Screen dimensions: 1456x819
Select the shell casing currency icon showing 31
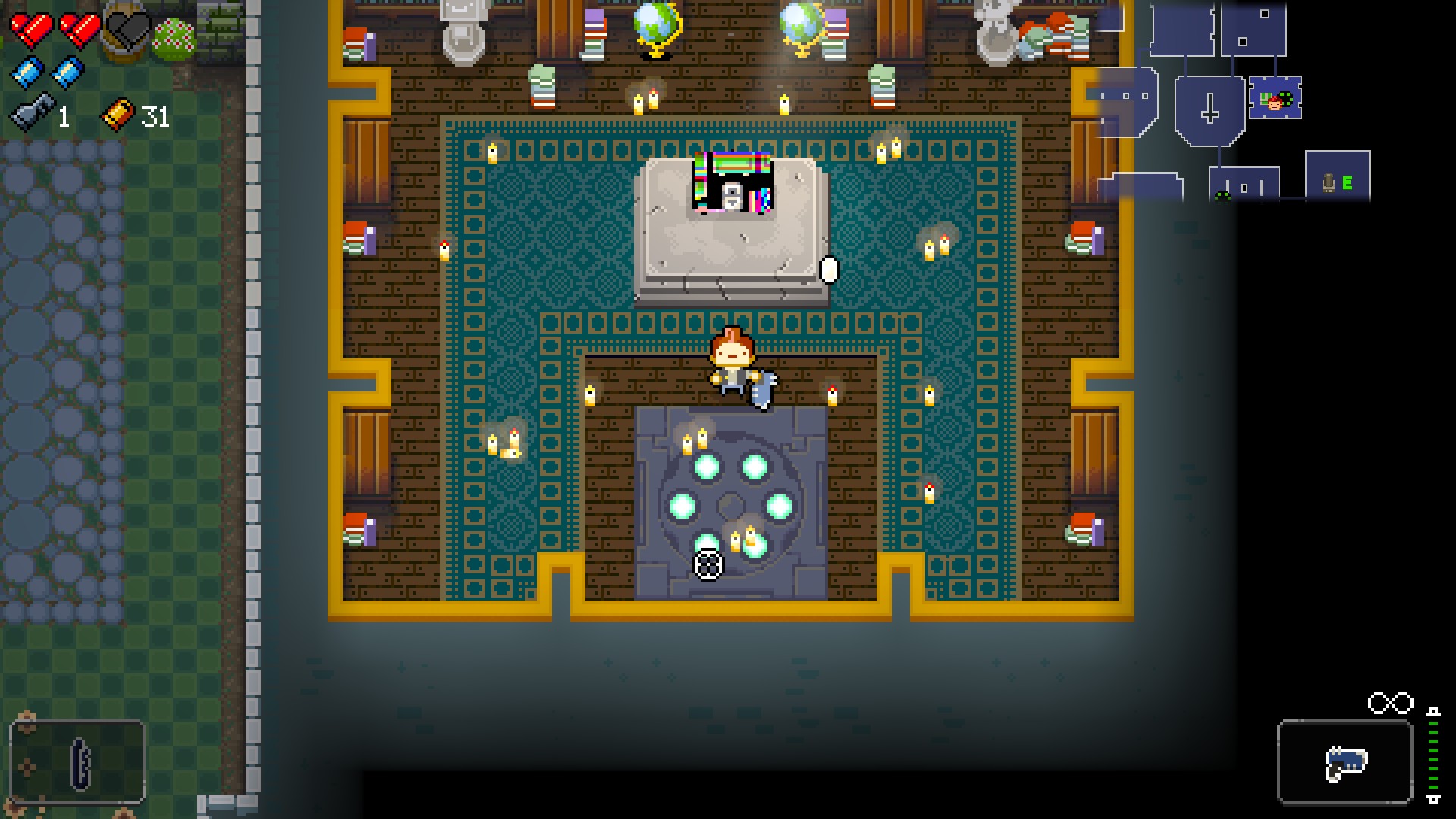click(118, 115)
